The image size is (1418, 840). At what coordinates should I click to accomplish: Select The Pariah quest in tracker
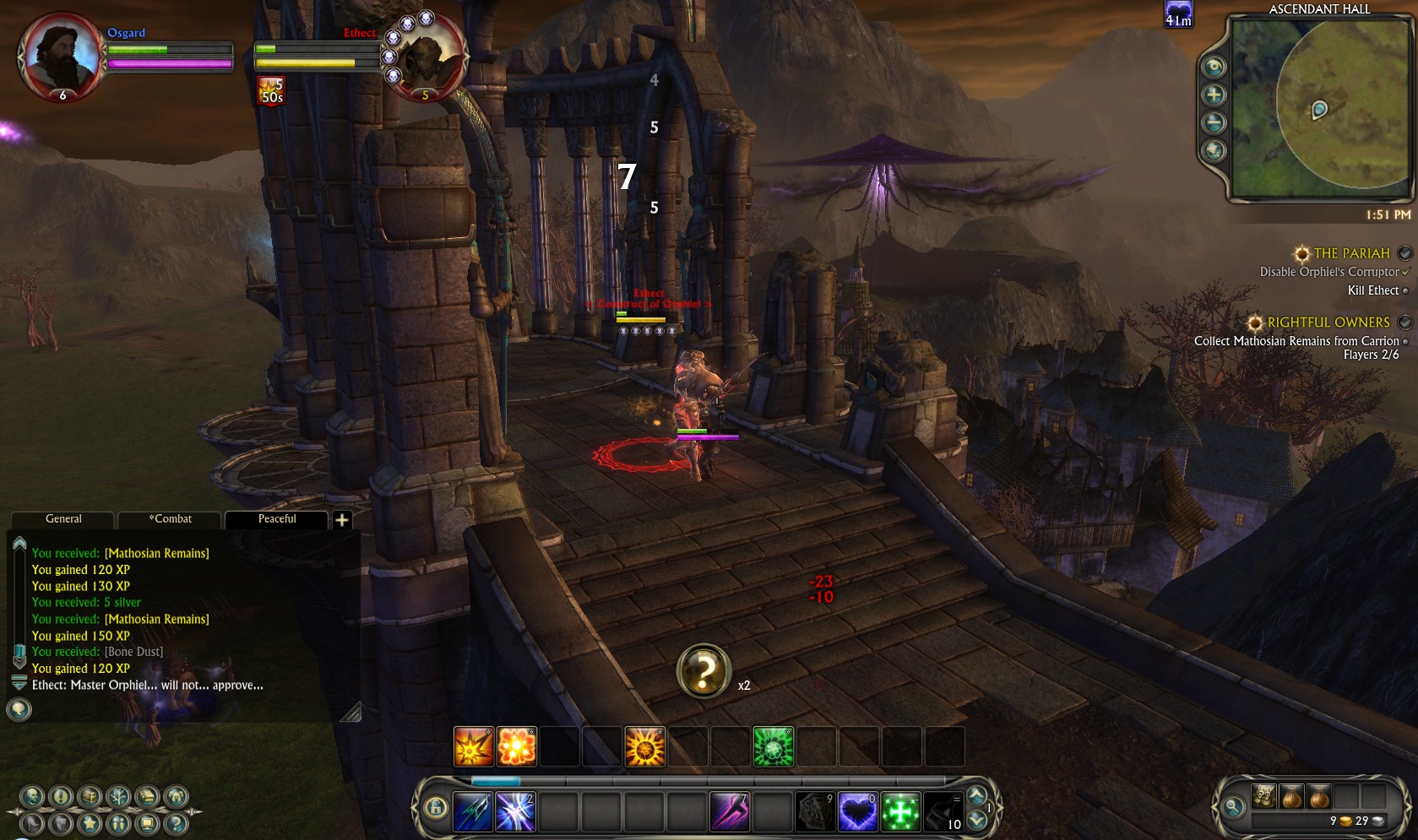click(1351, 253)
